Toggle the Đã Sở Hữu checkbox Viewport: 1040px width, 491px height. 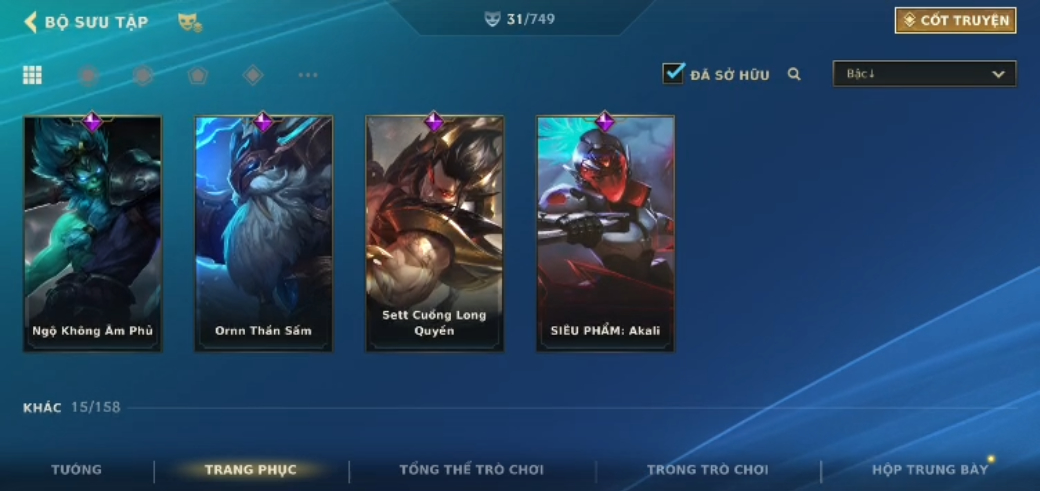pos(673,73)
